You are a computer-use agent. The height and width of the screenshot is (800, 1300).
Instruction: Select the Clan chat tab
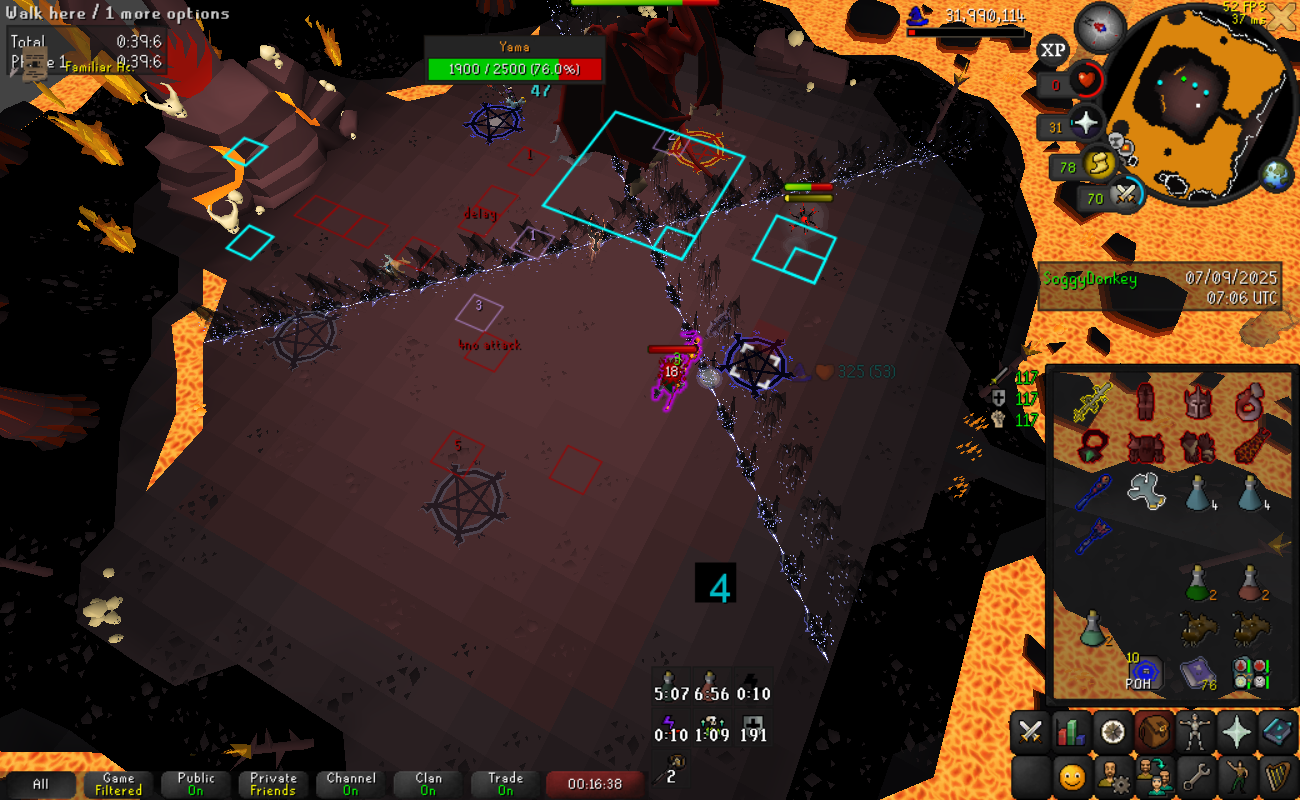[428, 784]
